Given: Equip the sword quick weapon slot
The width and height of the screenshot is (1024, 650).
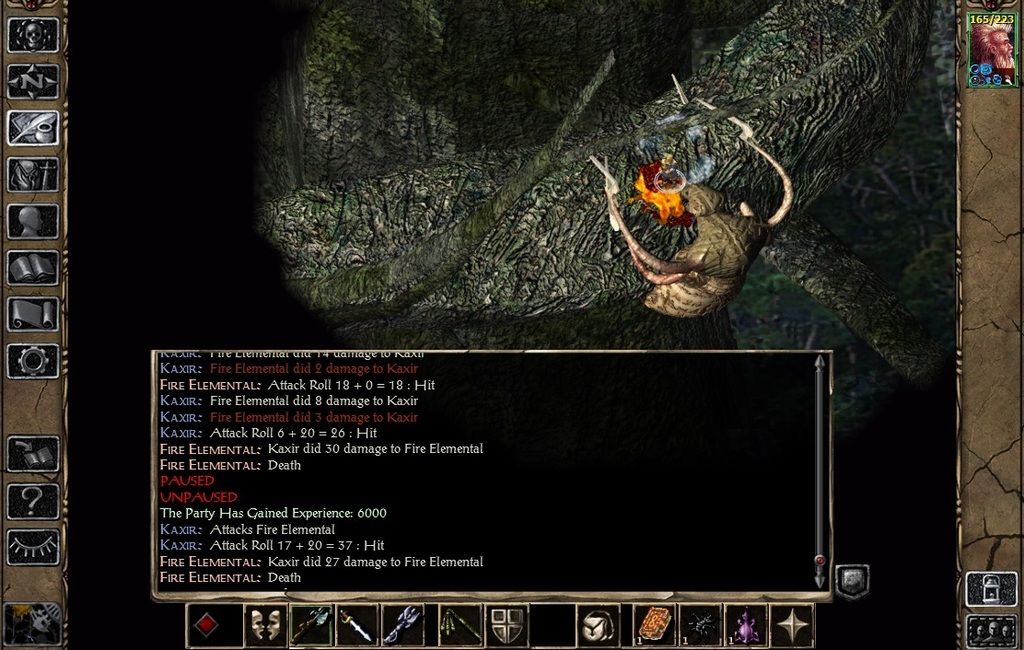Looking at the screenshot, I should [x=357, y=625].
